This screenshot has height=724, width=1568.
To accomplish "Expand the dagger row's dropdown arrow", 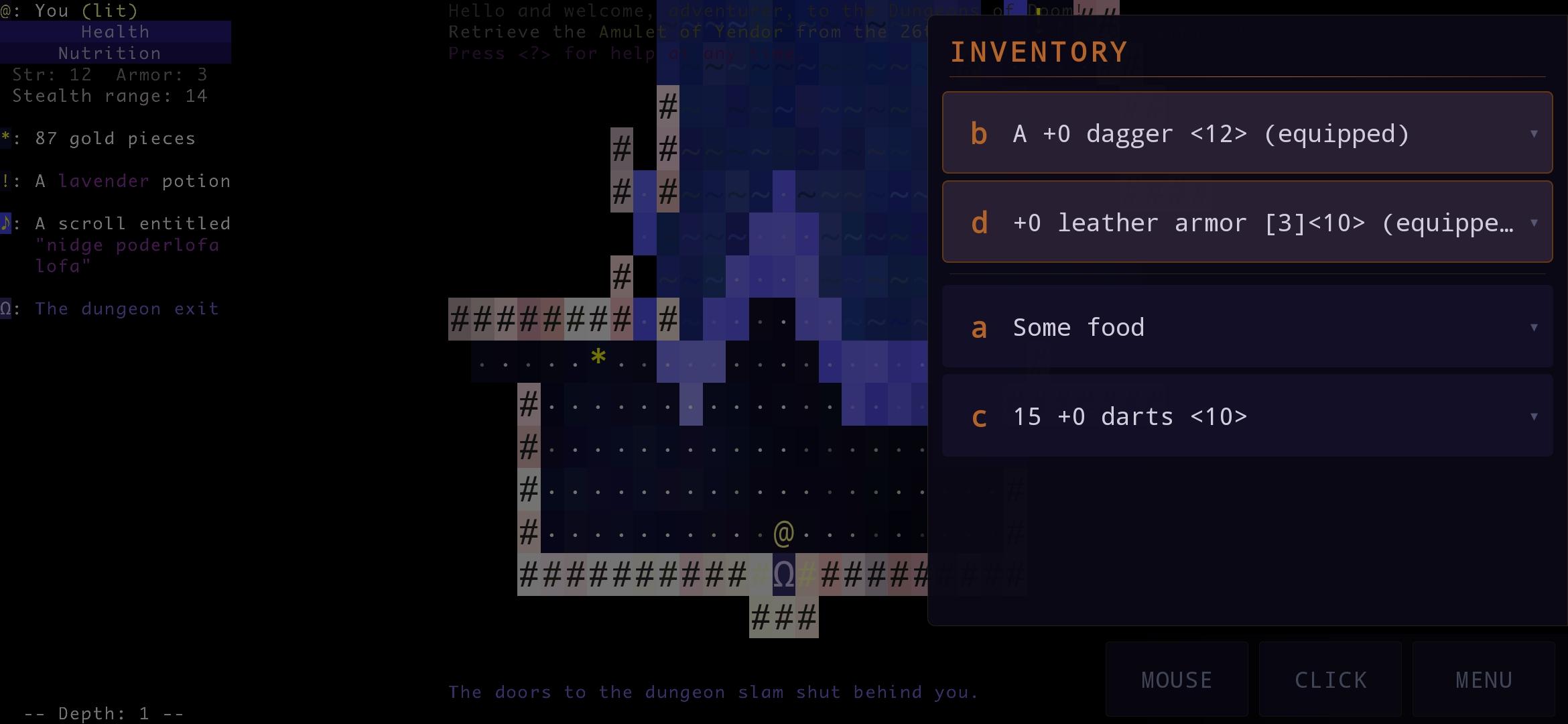I will pos(1533,133).
